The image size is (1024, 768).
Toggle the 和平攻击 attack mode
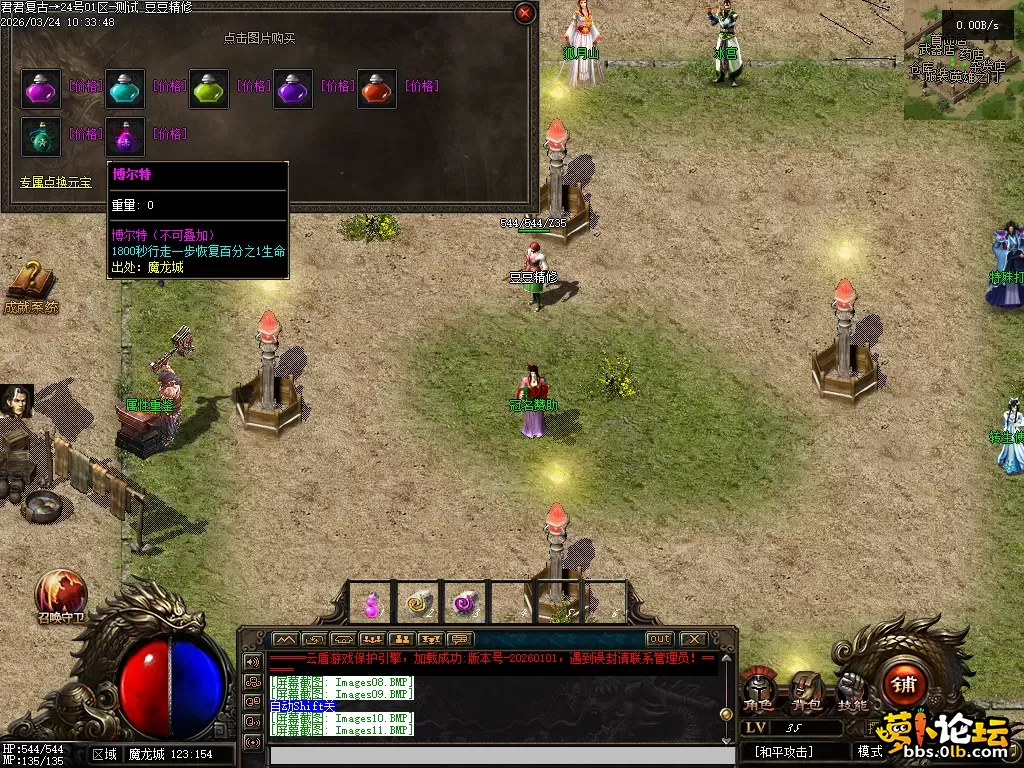pyautogui.click(x=787, y=751)
